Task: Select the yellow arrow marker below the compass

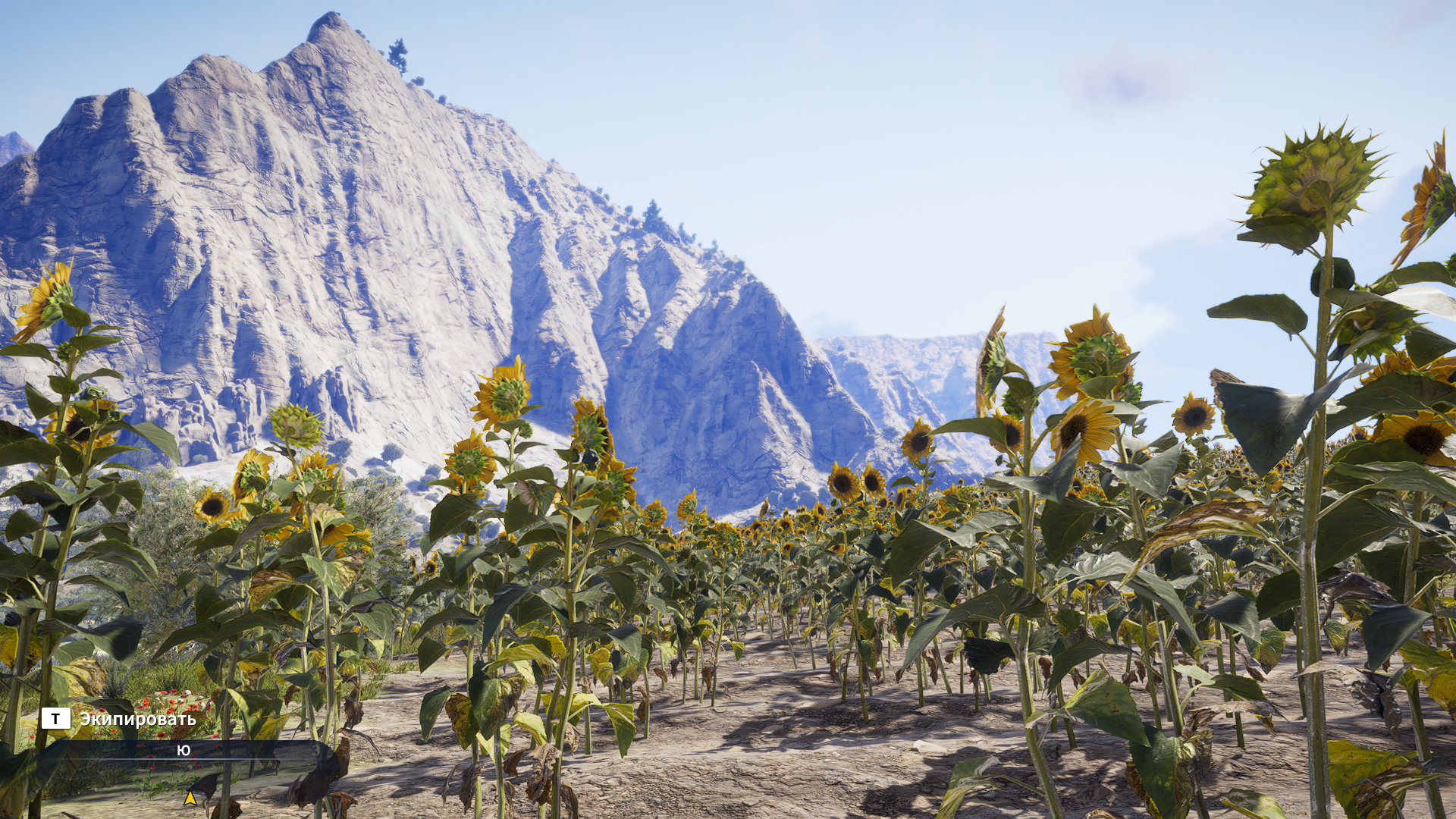Action: 190,798
